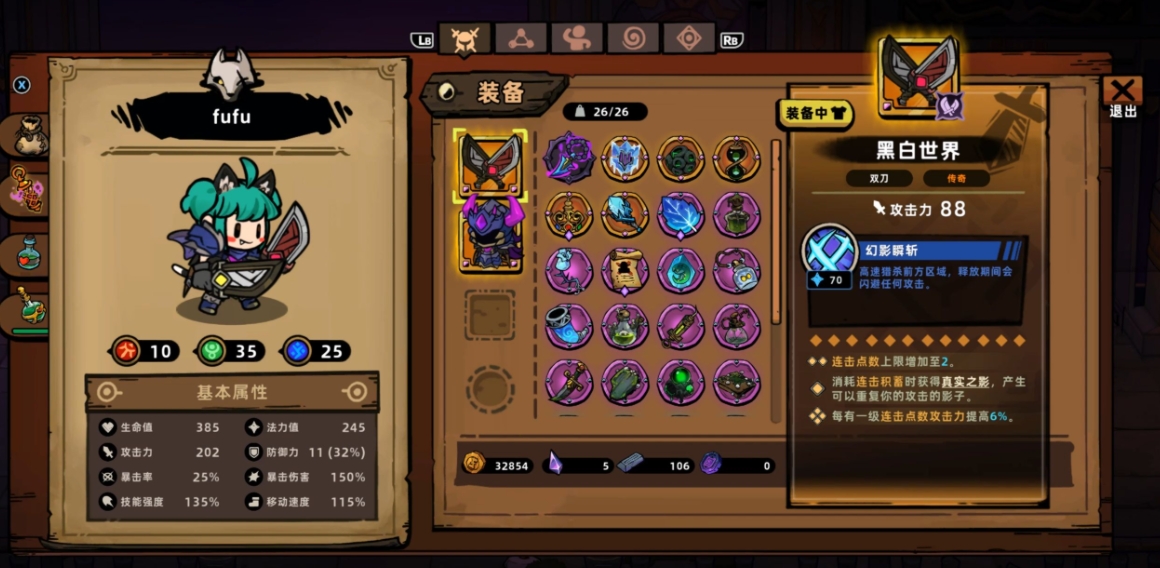This screenshot has height=568, width=1160.
Task: Click the 装备中 equipped badge
Action: click(815, 114)
